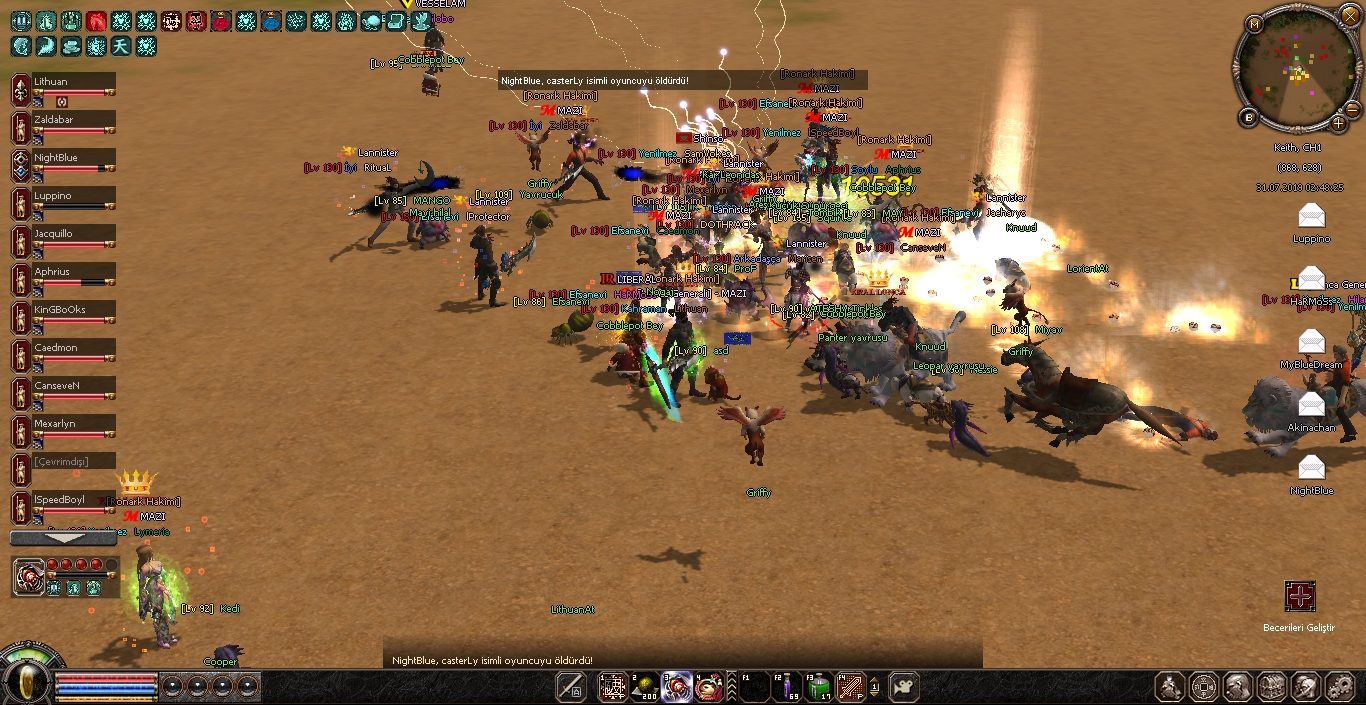Image resolution: width=1366 pixels, height=705 pixels.
Task: Open Becerileri Geliştir skill upgrade icon
Action: [1300, 597]
